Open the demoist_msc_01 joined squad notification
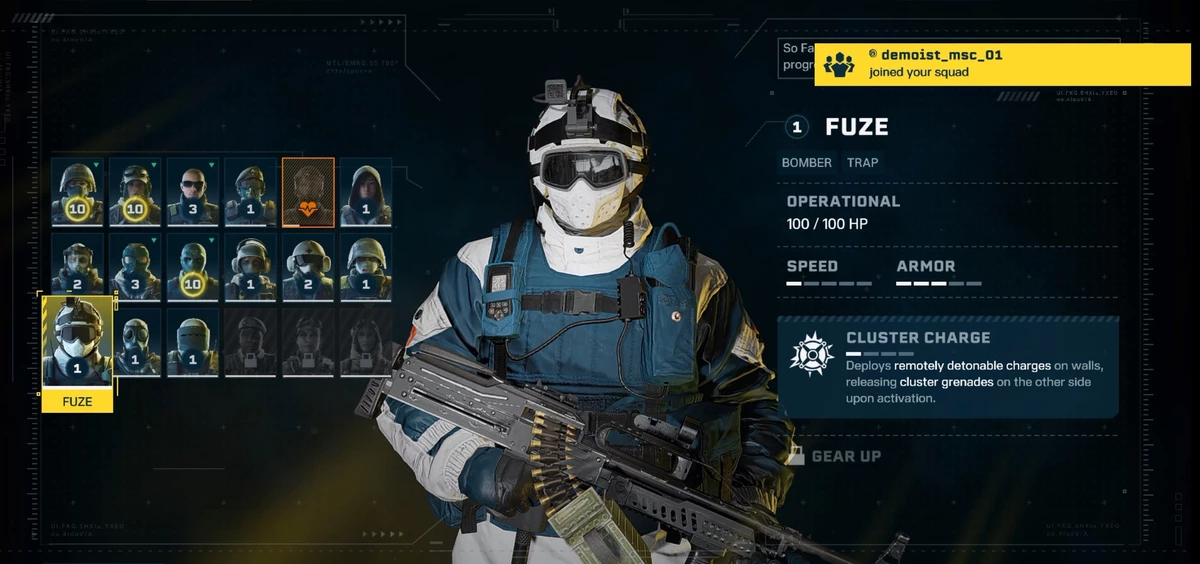Screen dimensions: 1200x564 click(x=1002, y=64)
